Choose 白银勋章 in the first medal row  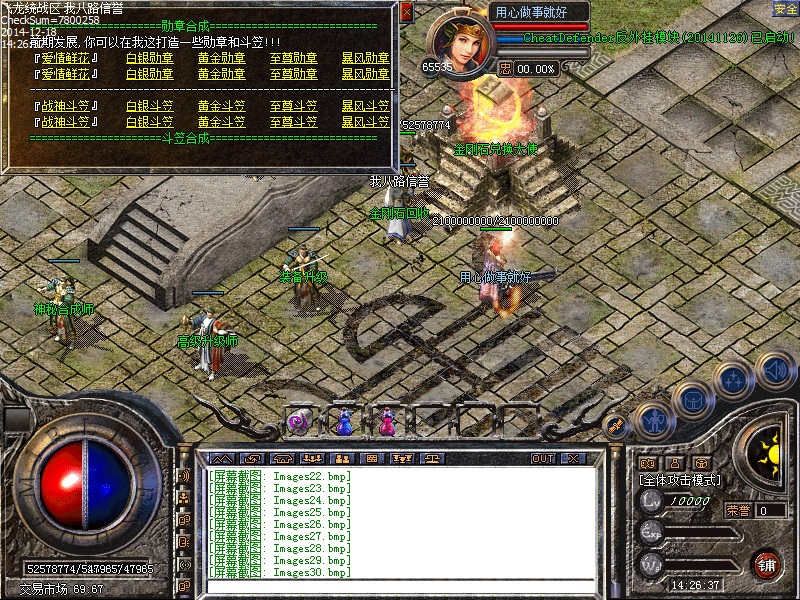[150, 59]
